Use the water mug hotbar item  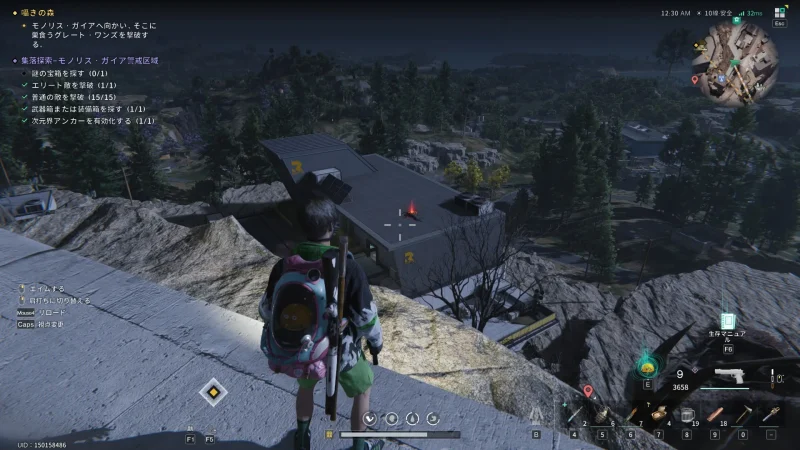[687, 414]
